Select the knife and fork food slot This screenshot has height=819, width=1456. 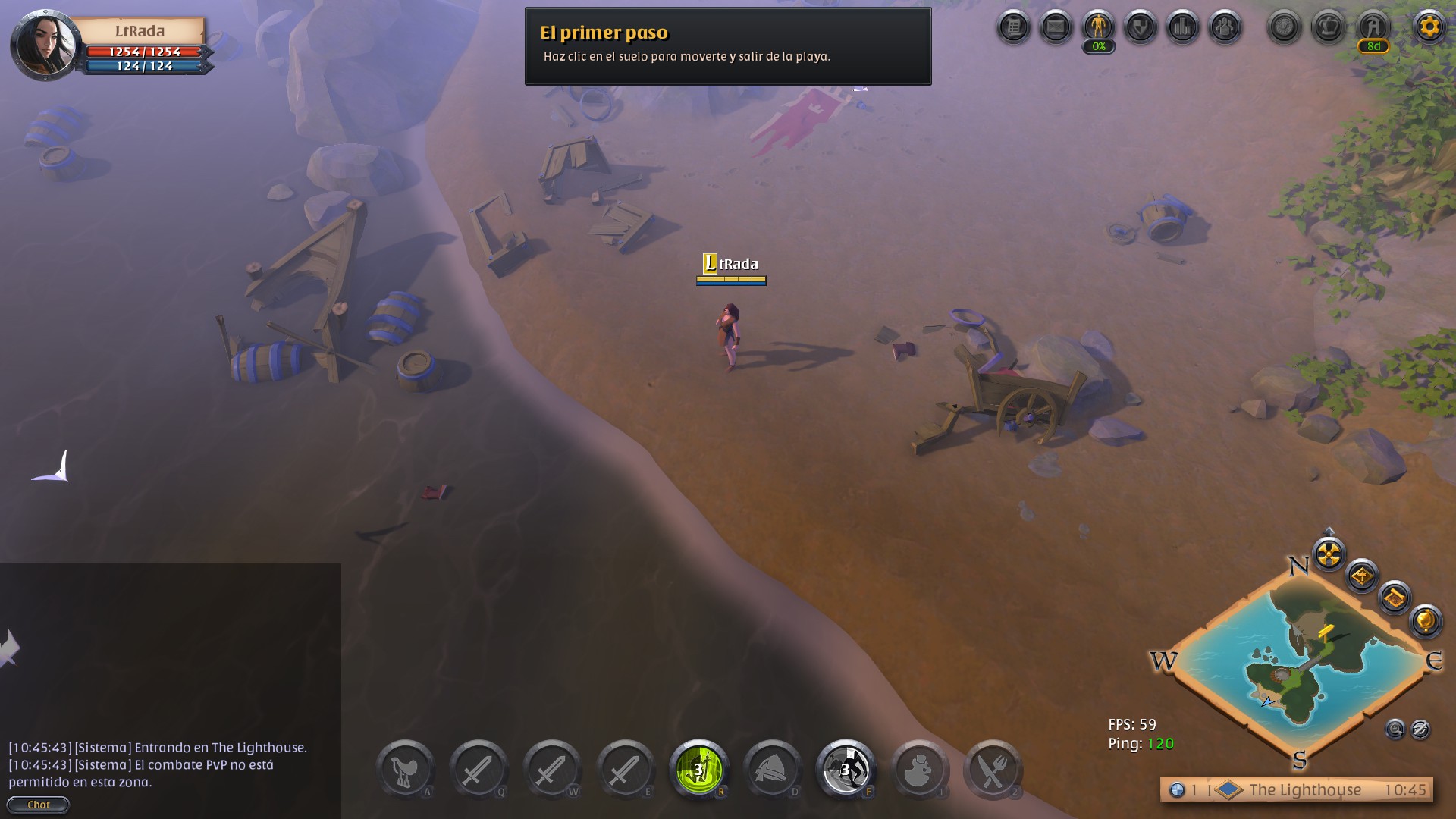(x=992, y=770)
